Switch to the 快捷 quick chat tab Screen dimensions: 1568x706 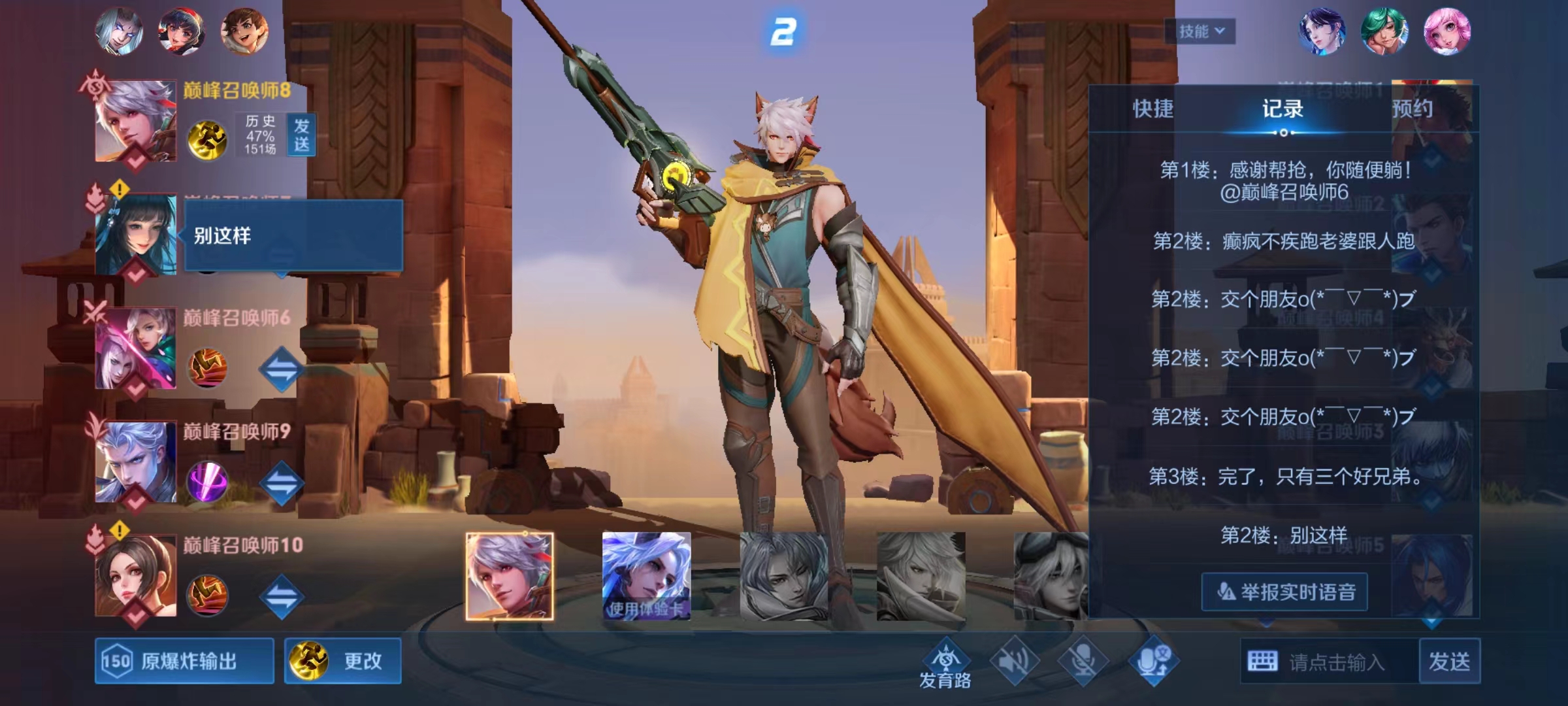(x=1152, y=109)
